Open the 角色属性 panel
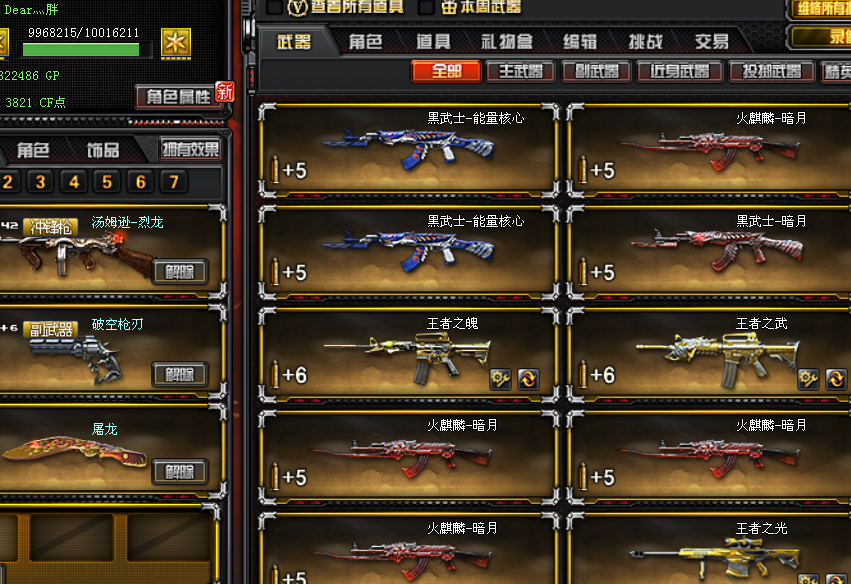Viewport: 851px width, 584px height. [179, 96]
